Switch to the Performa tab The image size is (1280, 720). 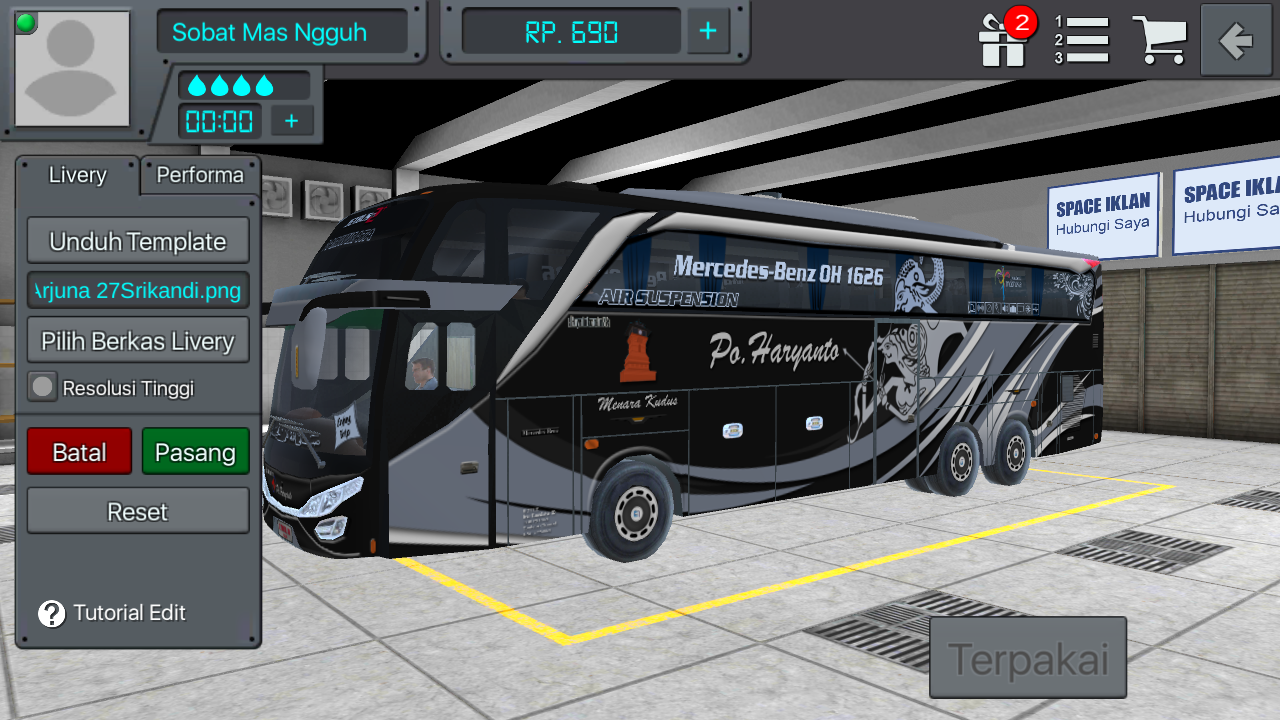coord(198,176)
